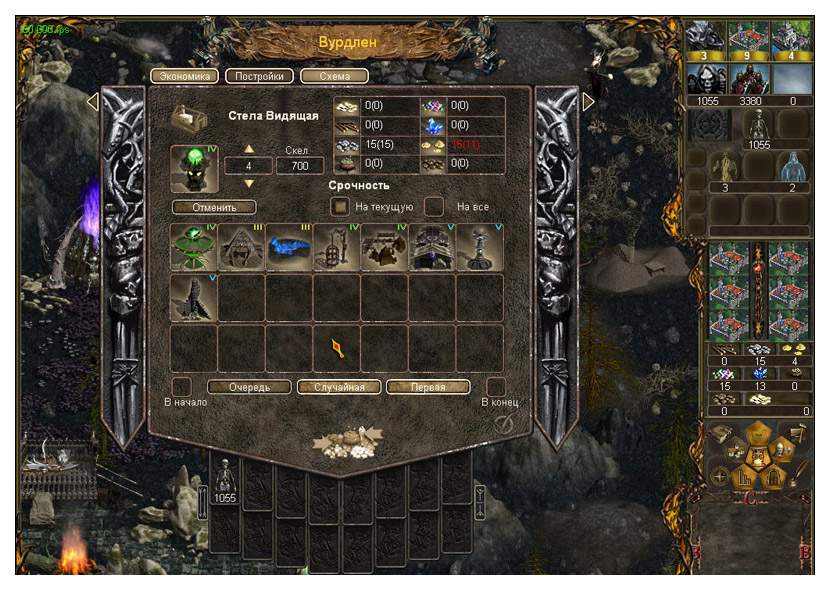
Task: Select the Случайная button
Action: click(337, 387)
